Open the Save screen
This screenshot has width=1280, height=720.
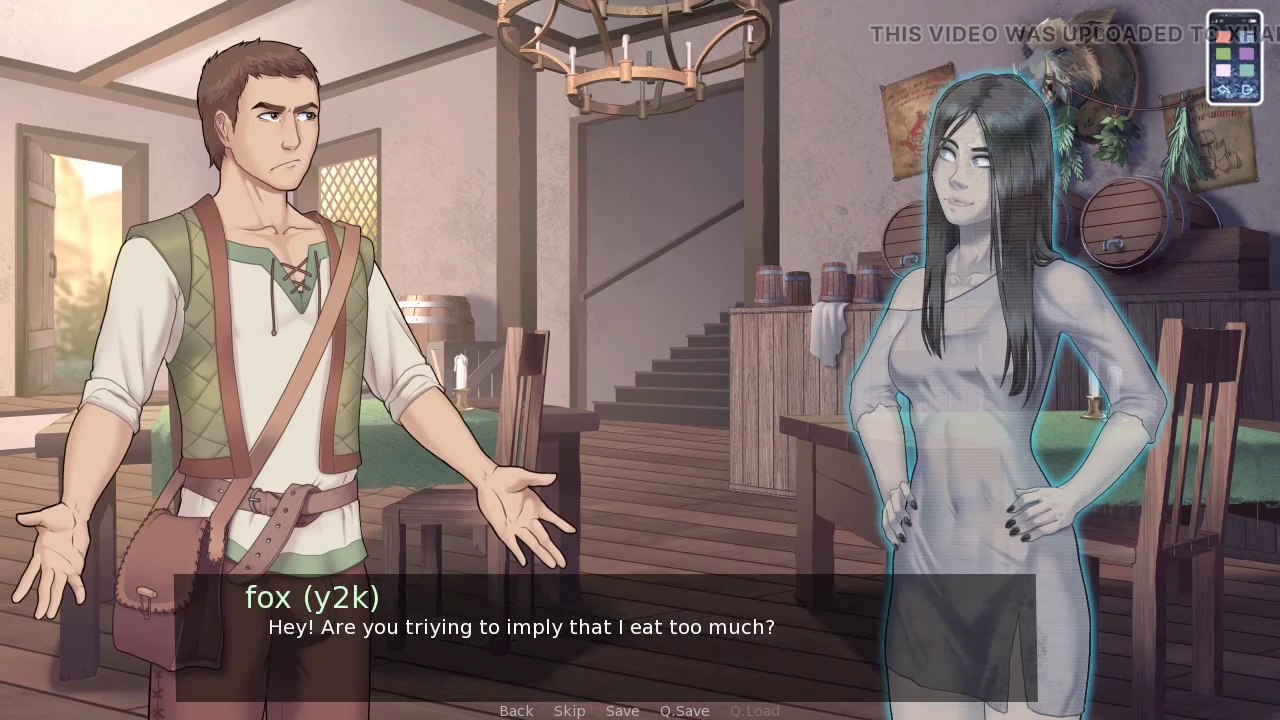pos(622,711)
